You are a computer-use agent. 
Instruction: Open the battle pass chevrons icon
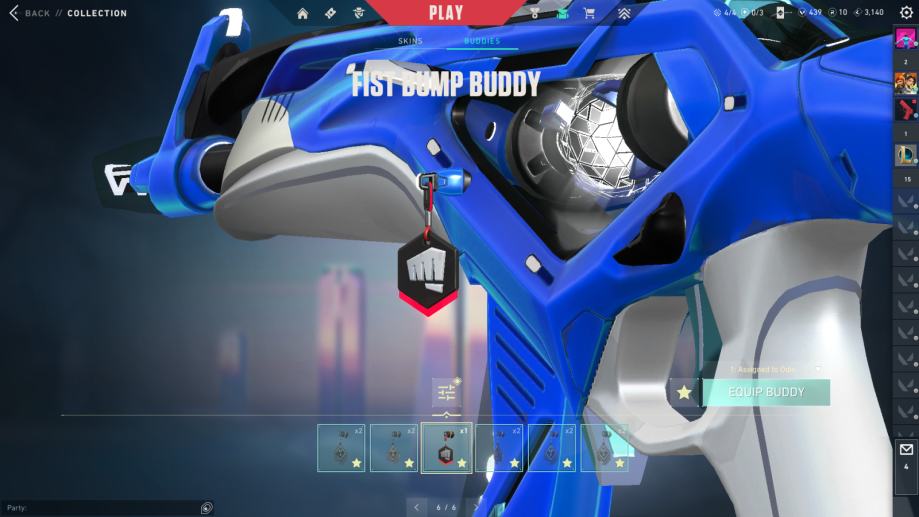(624, 13)
